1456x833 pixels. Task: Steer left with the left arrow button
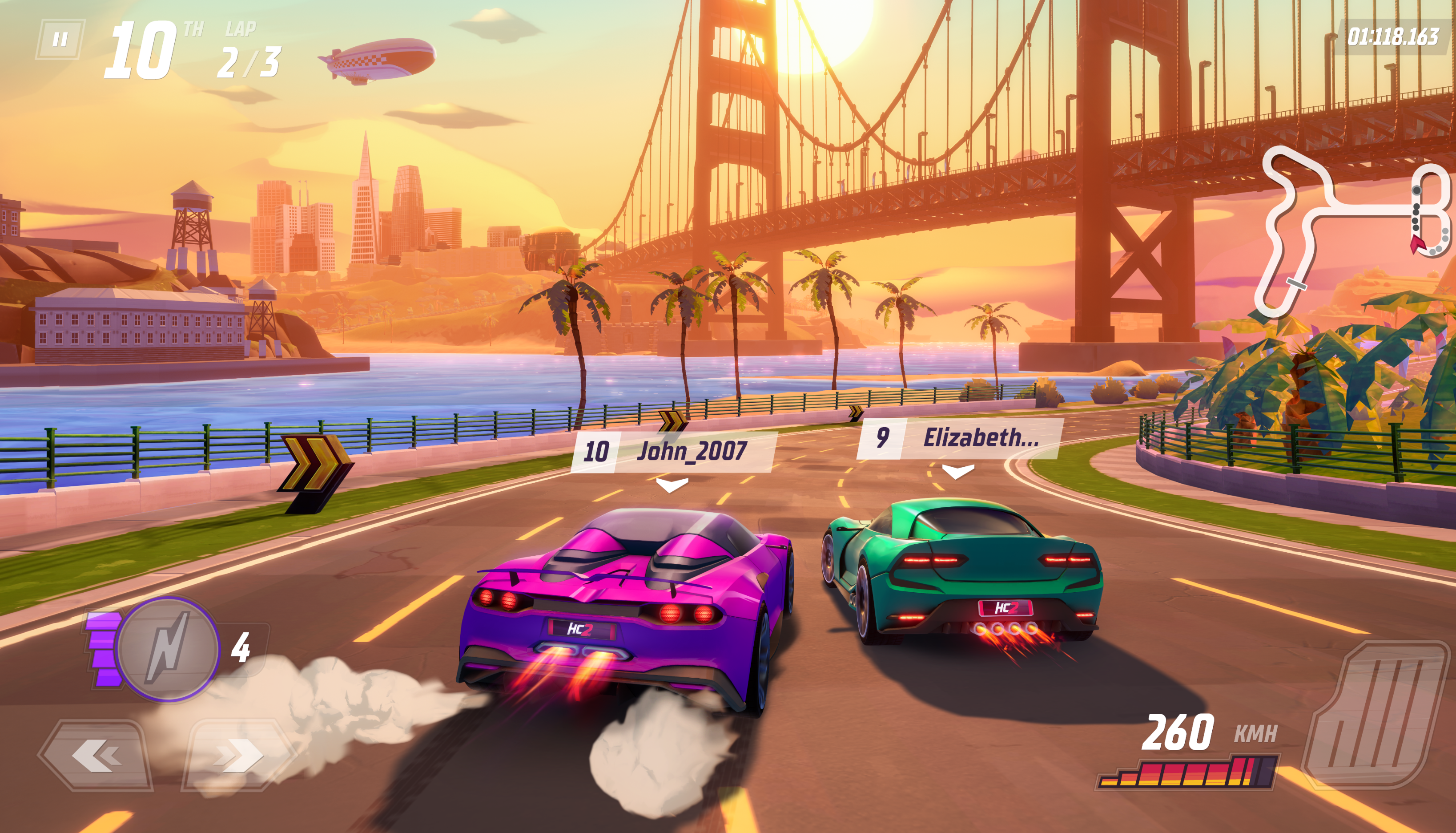[x=96, y=755]
